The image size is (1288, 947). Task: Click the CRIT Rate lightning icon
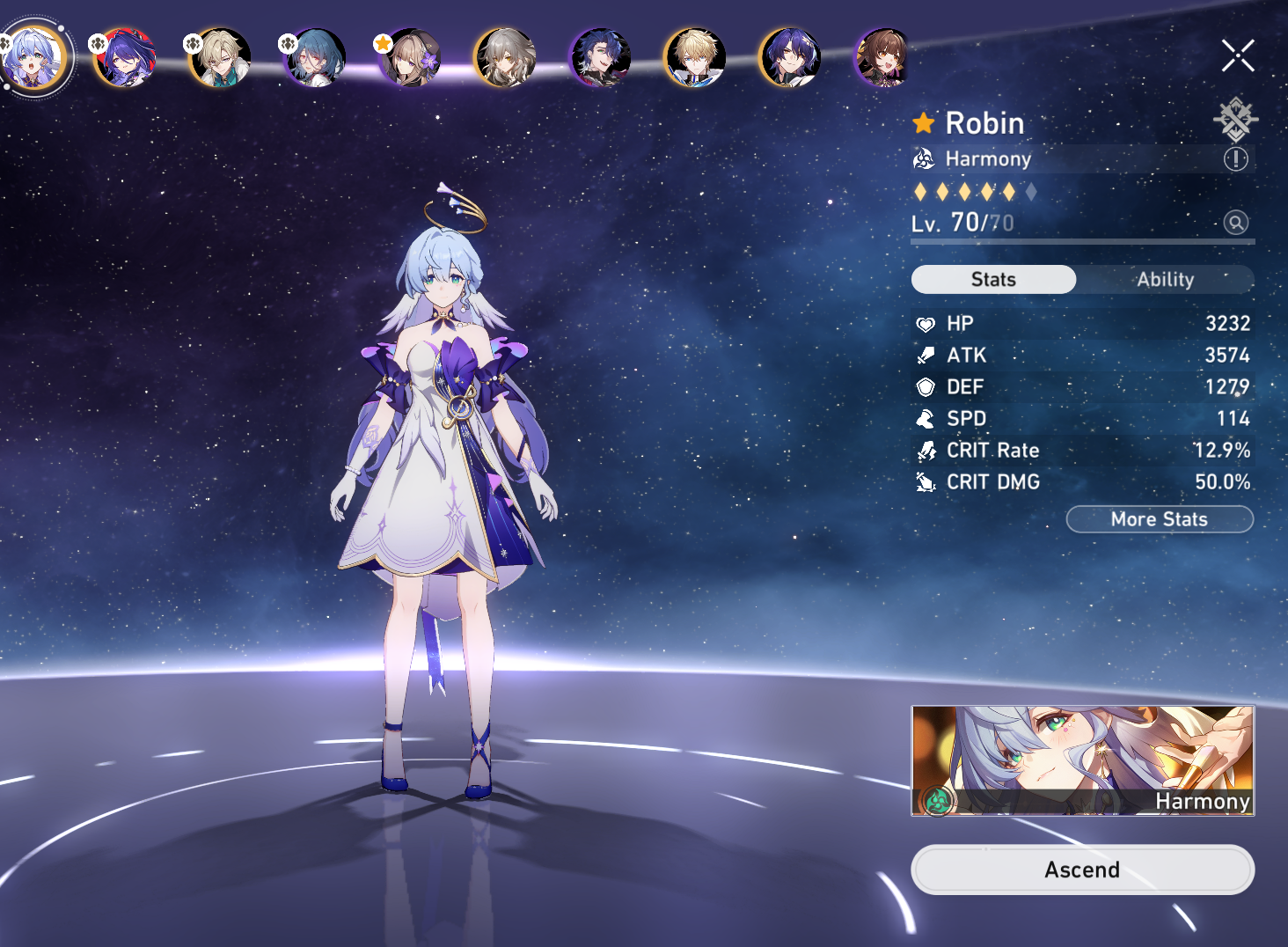coord(926,450)
